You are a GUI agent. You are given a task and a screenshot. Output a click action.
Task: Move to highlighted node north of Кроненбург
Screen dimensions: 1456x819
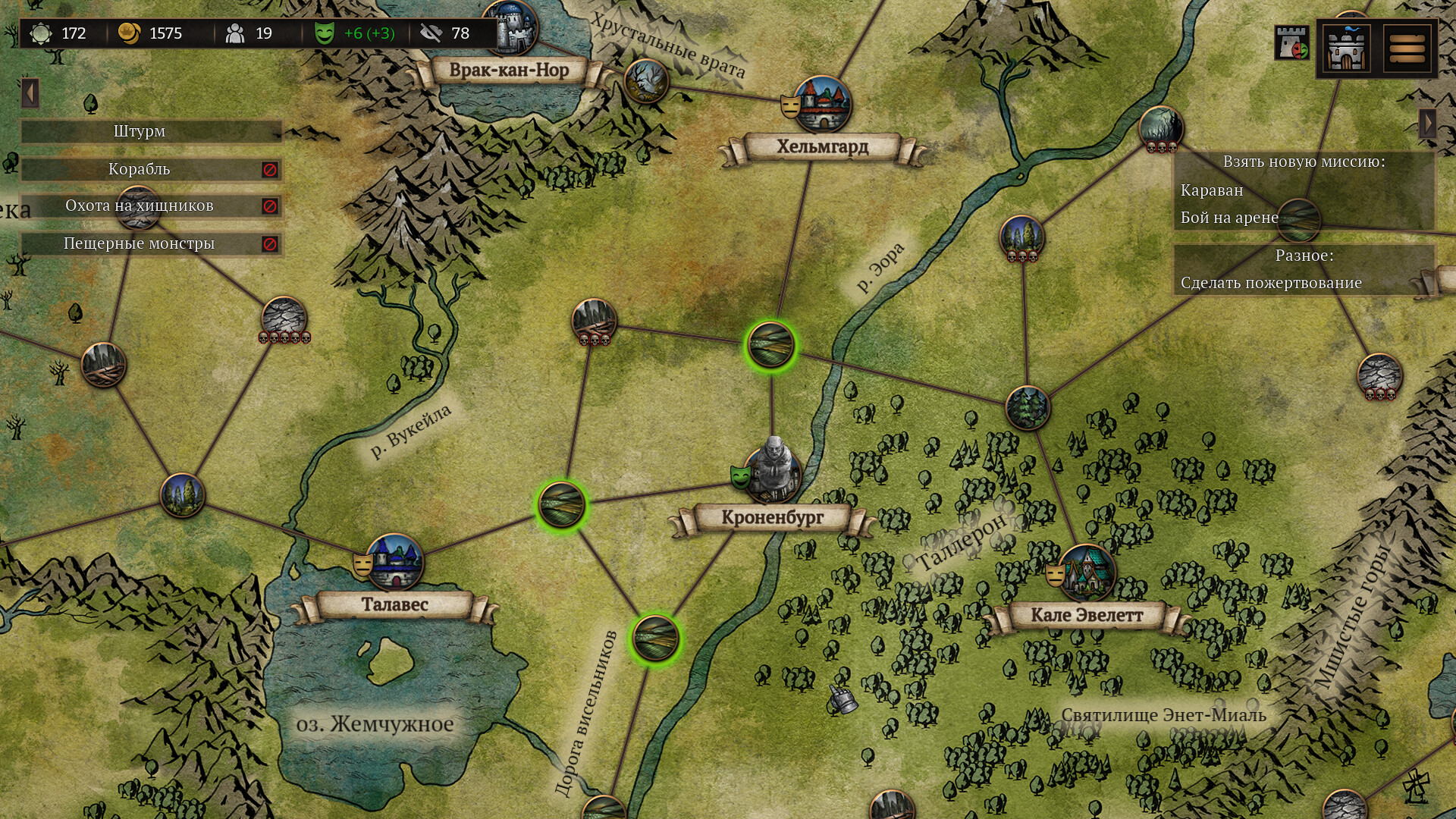coord(770,345)
